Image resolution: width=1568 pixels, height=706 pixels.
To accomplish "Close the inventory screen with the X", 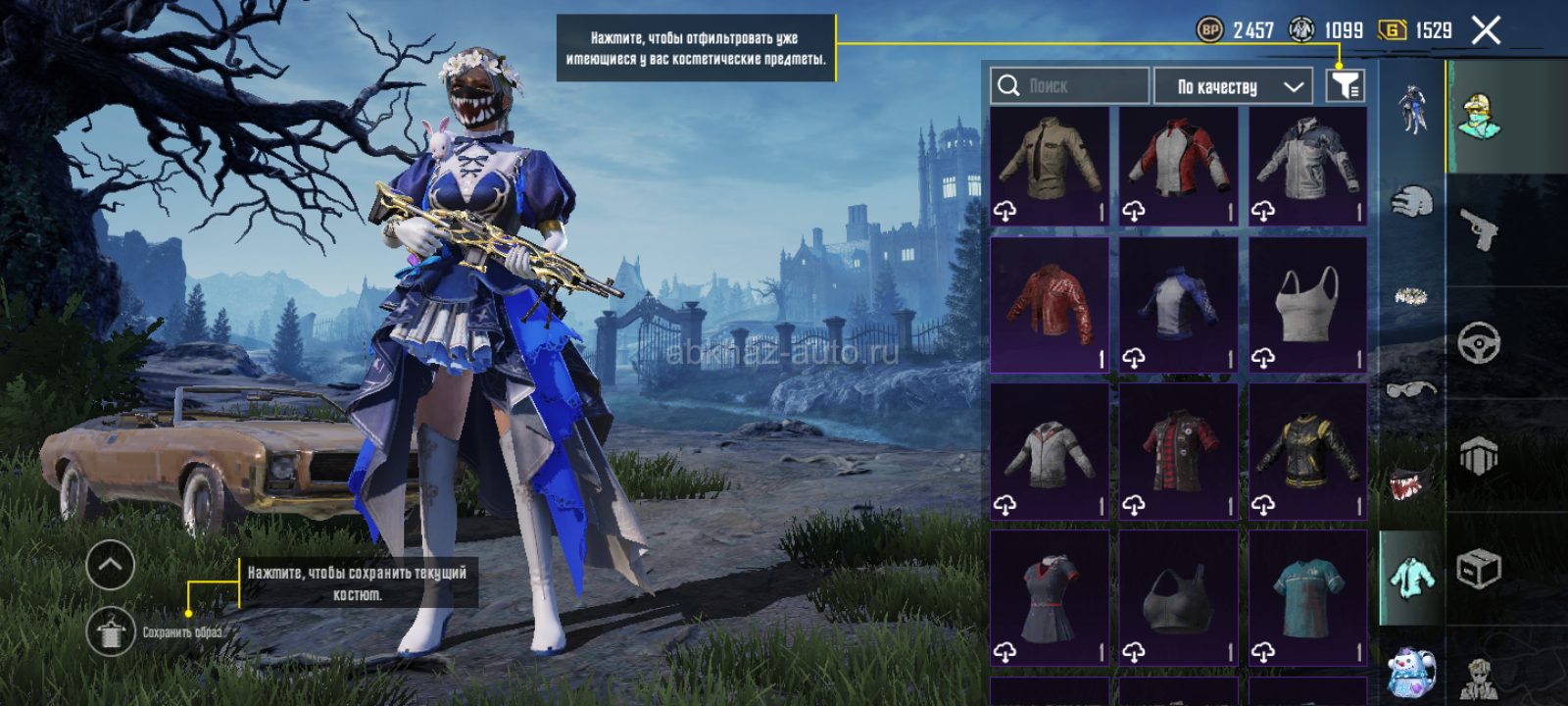I will (1486, 30).
